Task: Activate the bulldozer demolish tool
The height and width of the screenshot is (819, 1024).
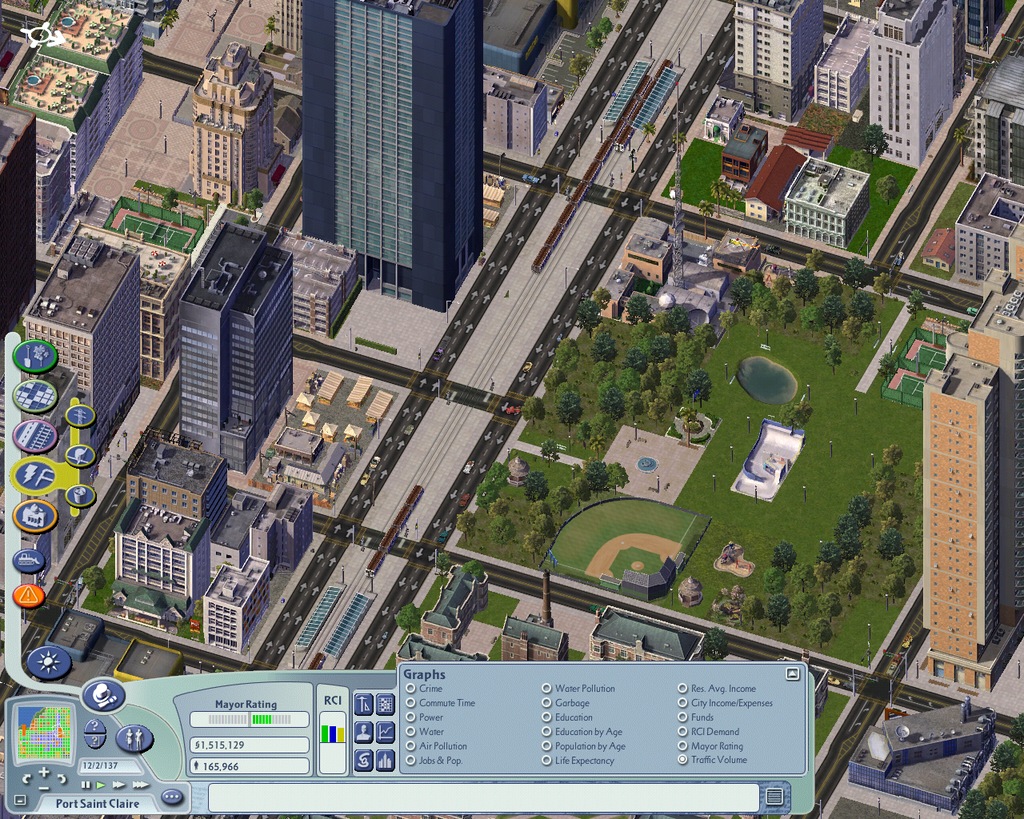Action: click(29, 560)
